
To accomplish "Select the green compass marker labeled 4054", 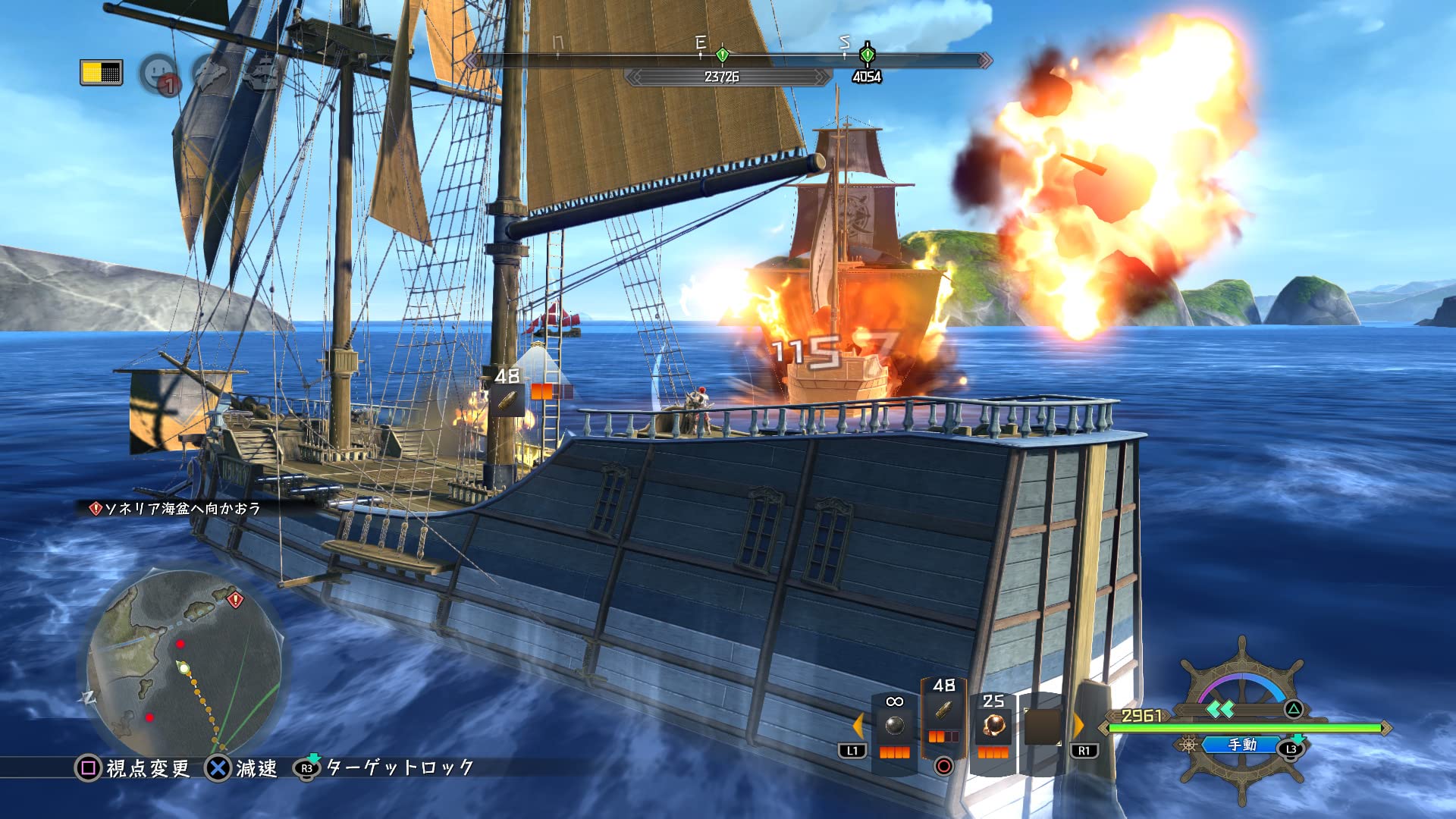I will click(x=867, y=55).
